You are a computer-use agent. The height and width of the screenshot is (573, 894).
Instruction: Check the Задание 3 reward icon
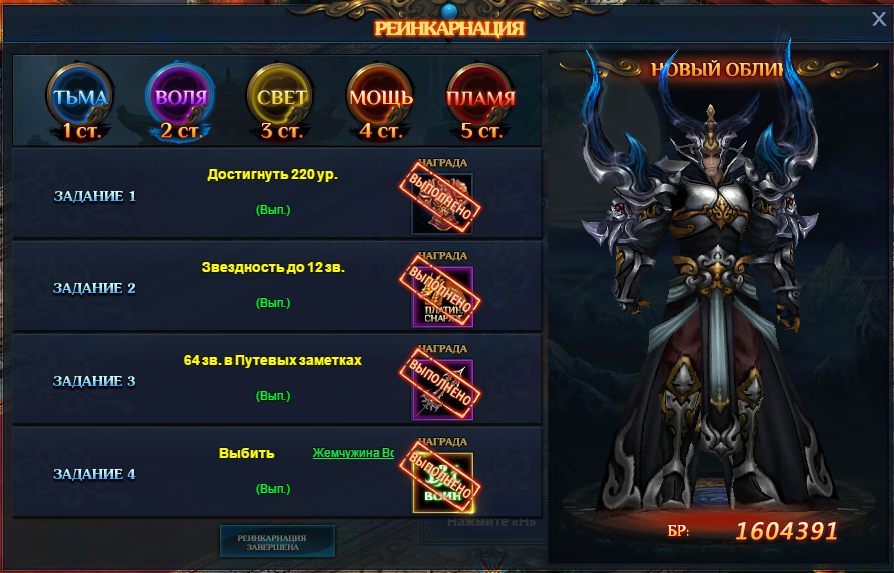pos(442,389)
